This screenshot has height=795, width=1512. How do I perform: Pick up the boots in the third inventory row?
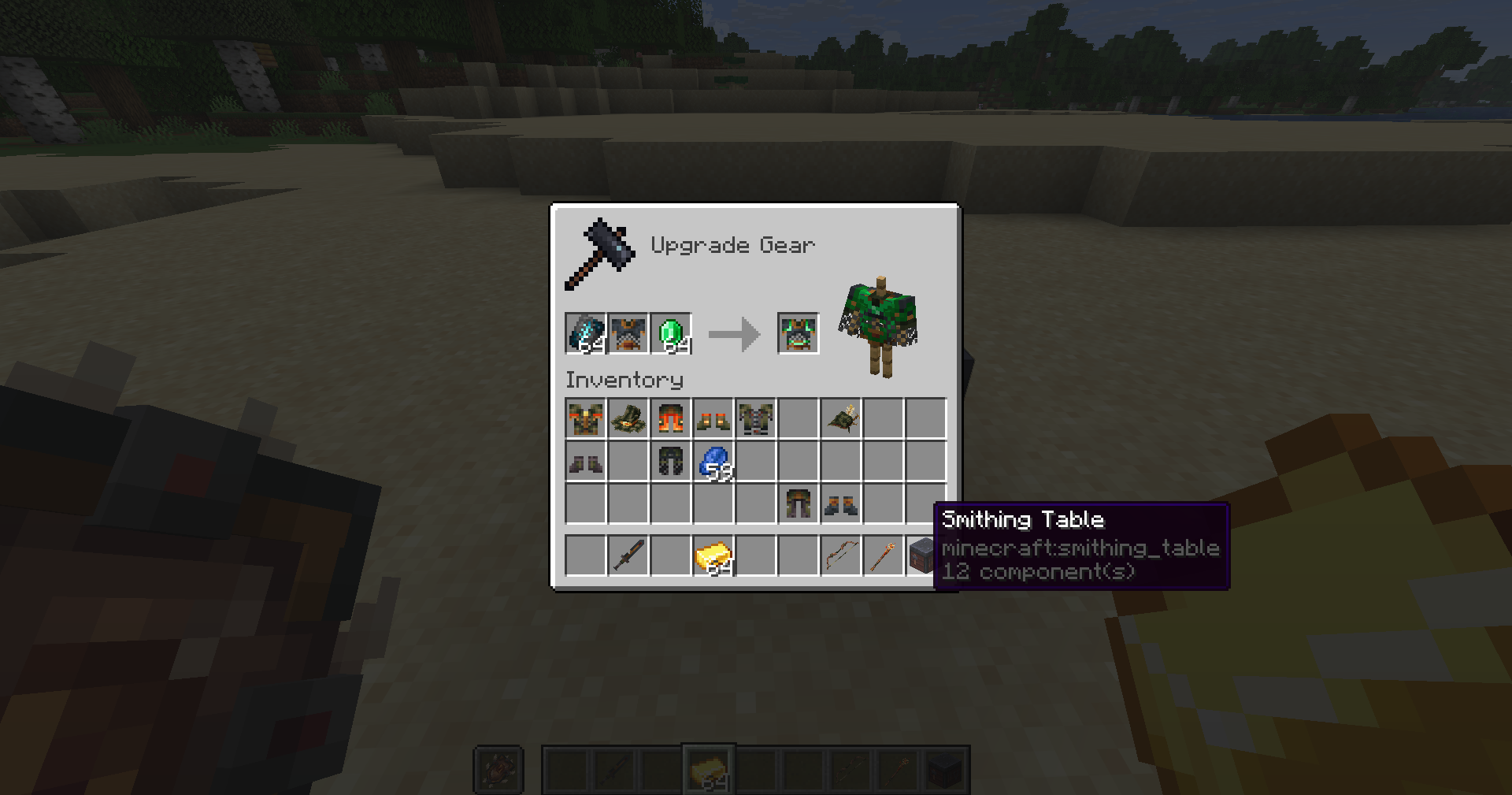click(840, 504)
